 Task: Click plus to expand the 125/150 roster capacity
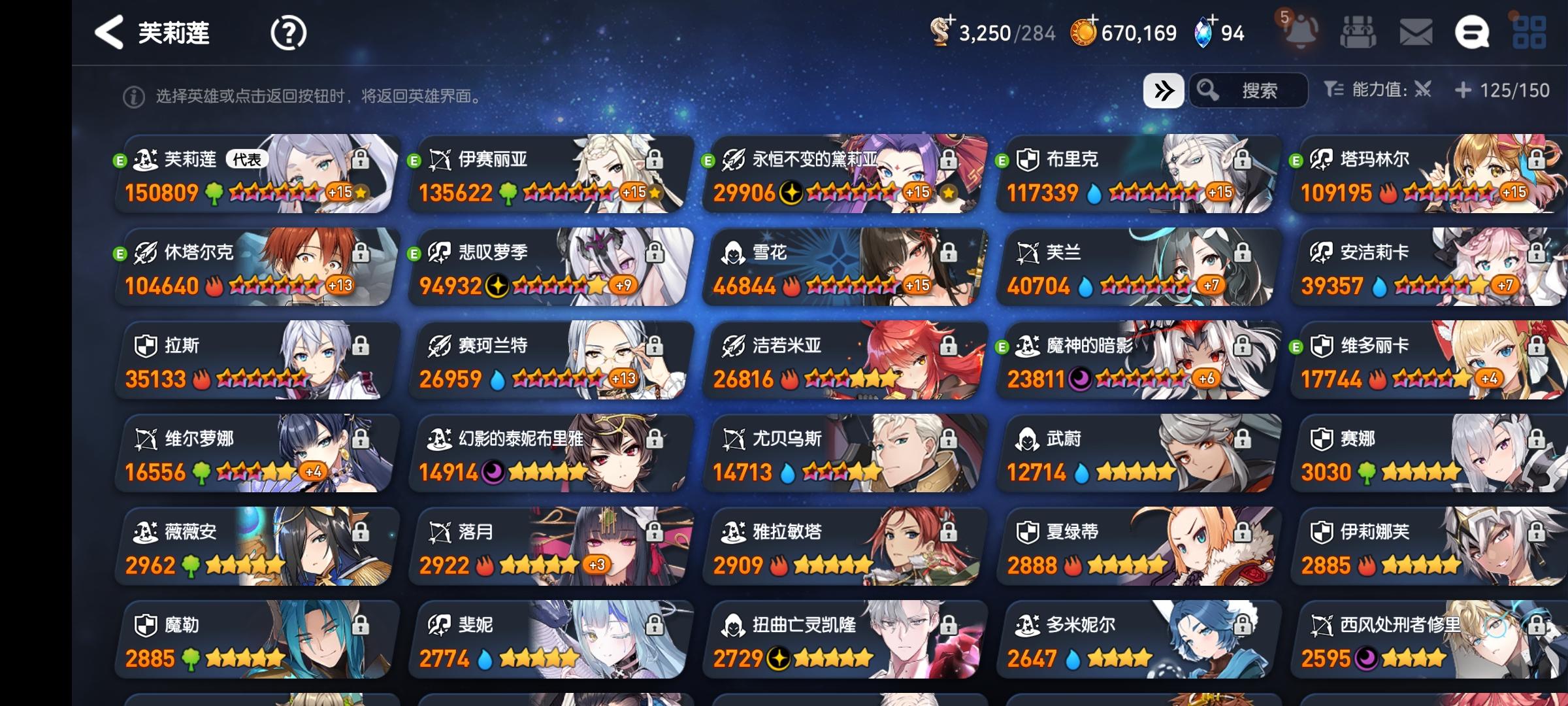(1464, 91)
